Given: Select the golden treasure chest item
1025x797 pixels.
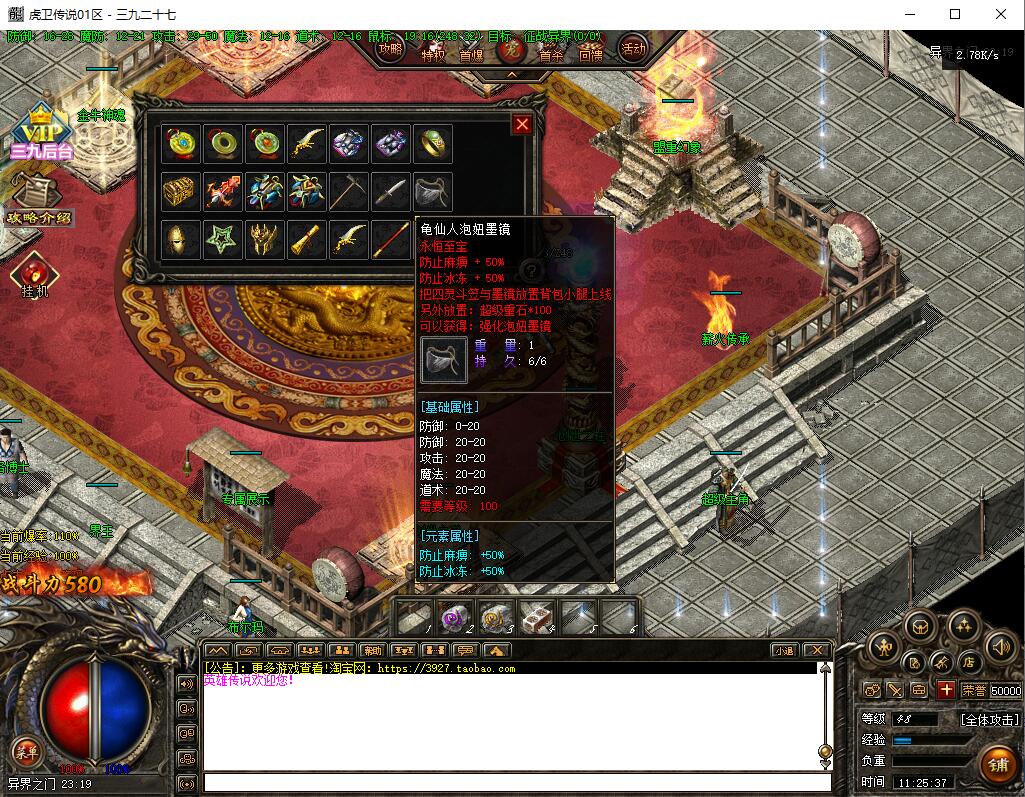Looking at the screenshot, I should [x=180, y=191].
